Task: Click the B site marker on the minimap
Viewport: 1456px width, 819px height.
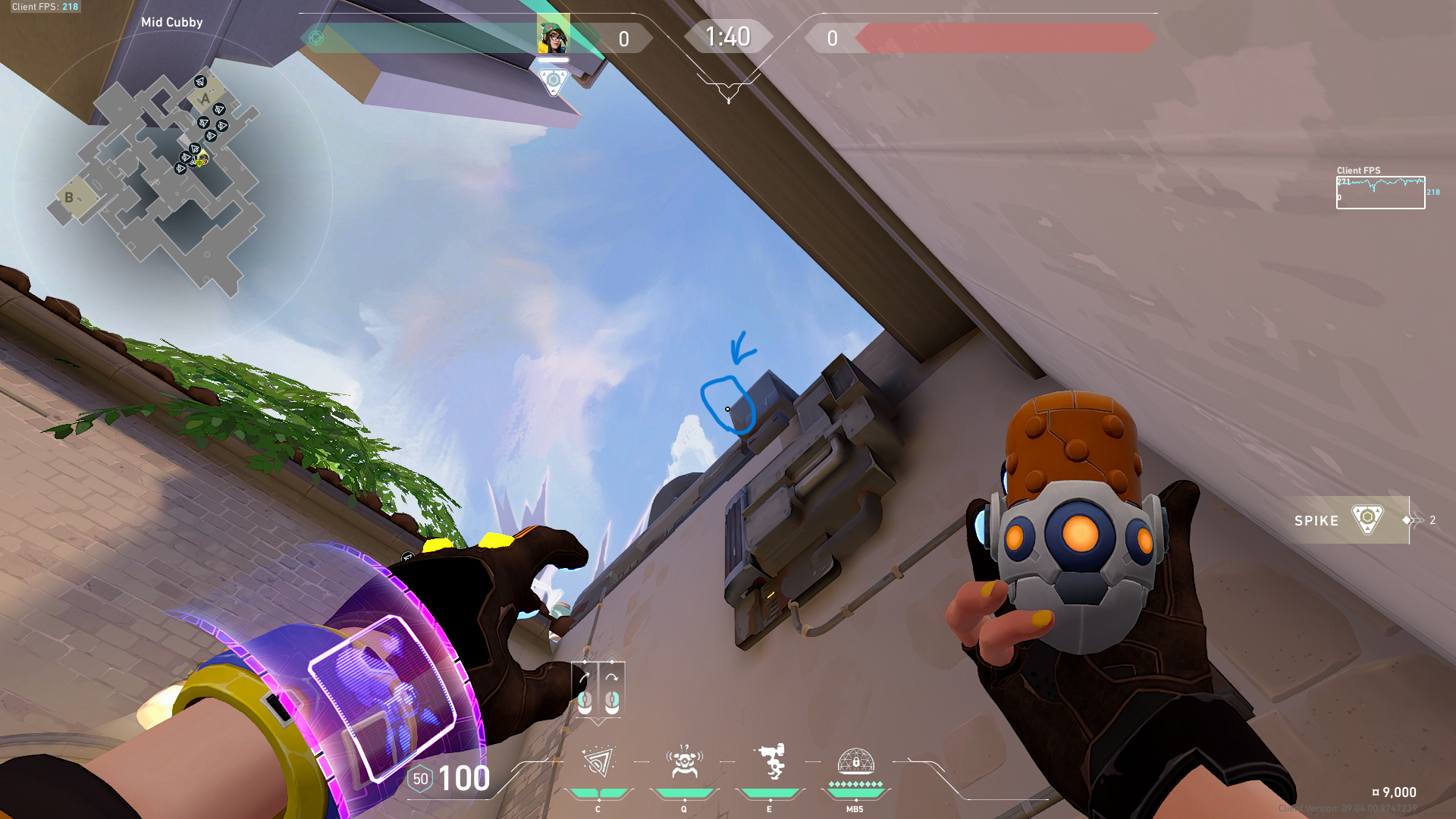Action: tap(69, 197)
